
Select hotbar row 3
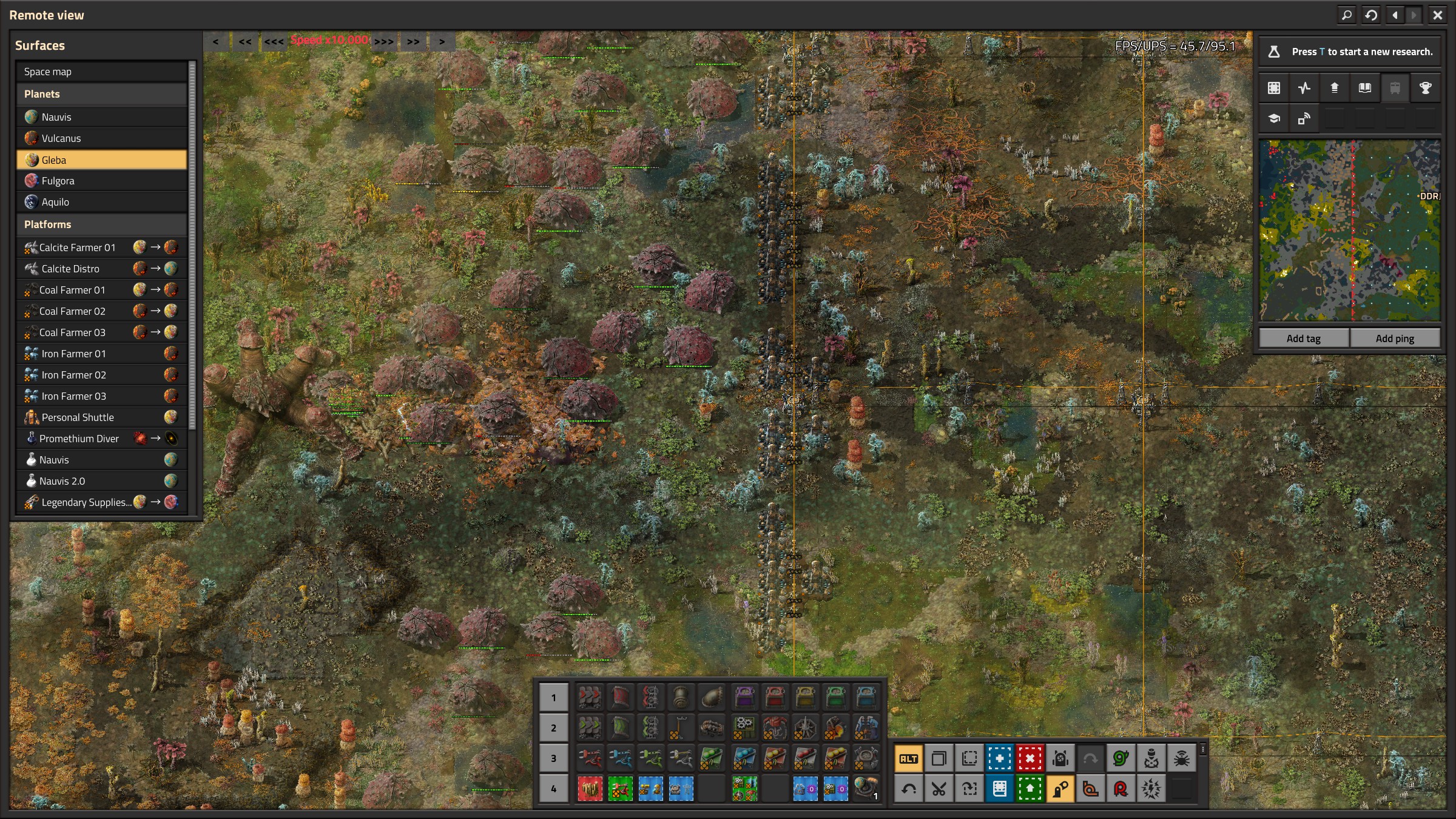coord(553,758)
